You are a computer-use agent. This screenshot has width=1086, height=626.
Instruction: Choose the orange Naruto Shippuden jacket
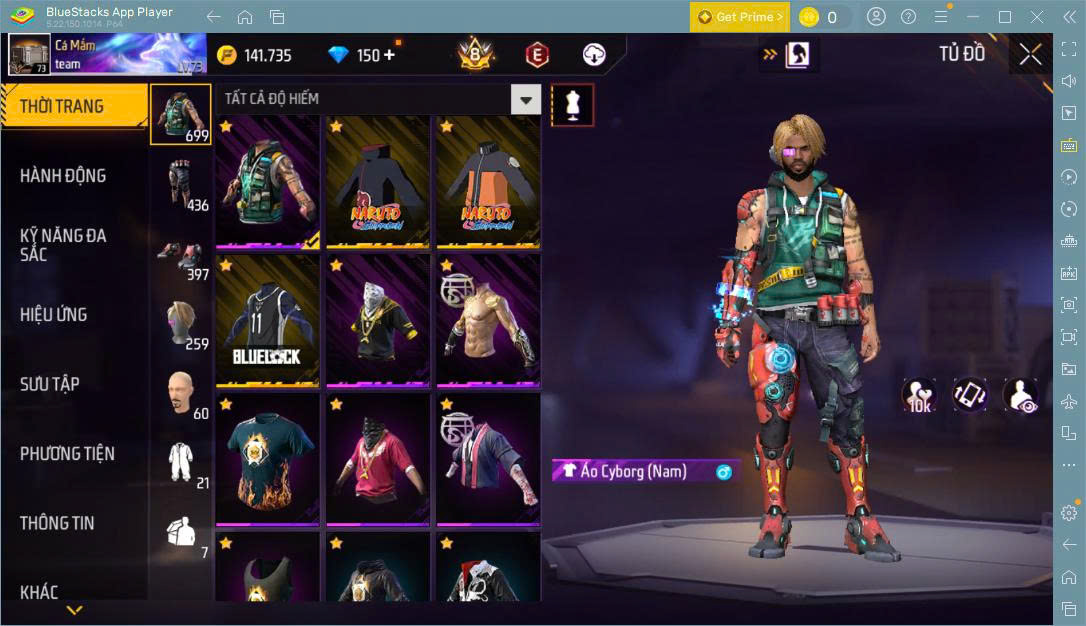point(487,181)
